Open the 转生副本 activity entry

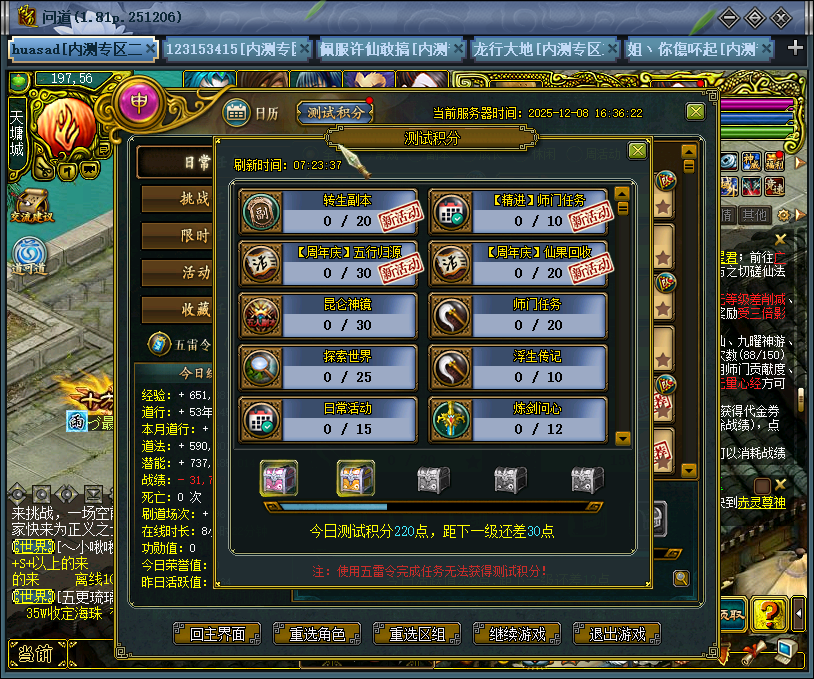click(328, 210)
